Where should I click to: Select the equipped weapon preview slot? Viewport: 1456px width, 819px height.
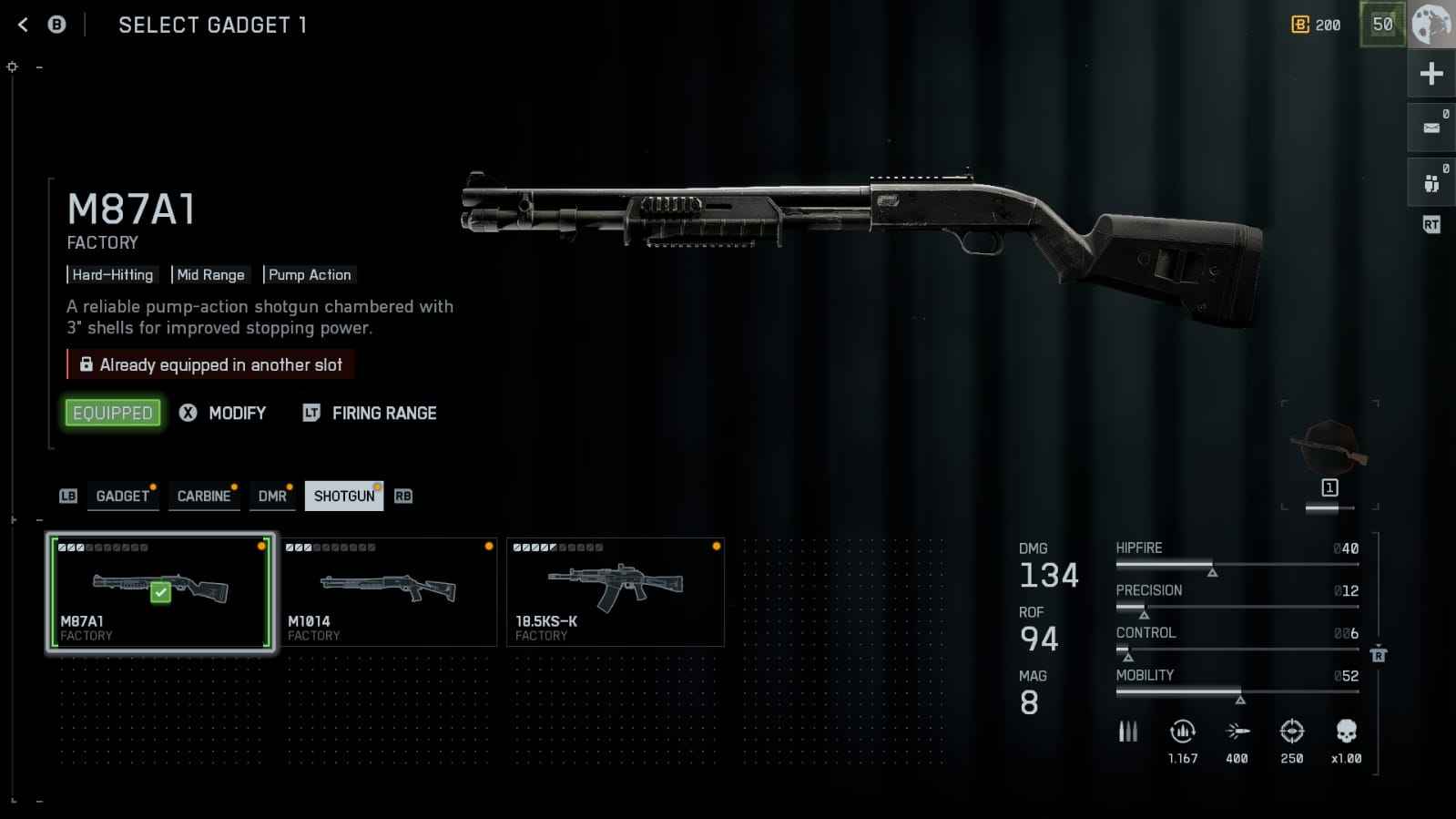click(x=1329, y=453)
